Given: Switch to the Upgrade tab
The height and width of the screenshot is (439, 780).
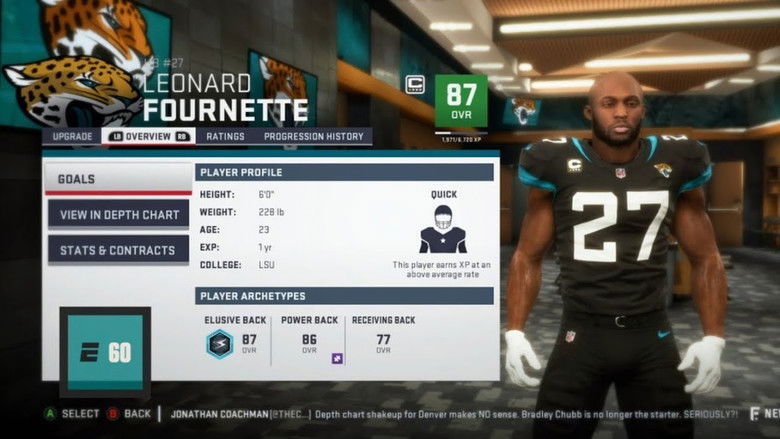Looking at the screenshot, I should [72, 136].
